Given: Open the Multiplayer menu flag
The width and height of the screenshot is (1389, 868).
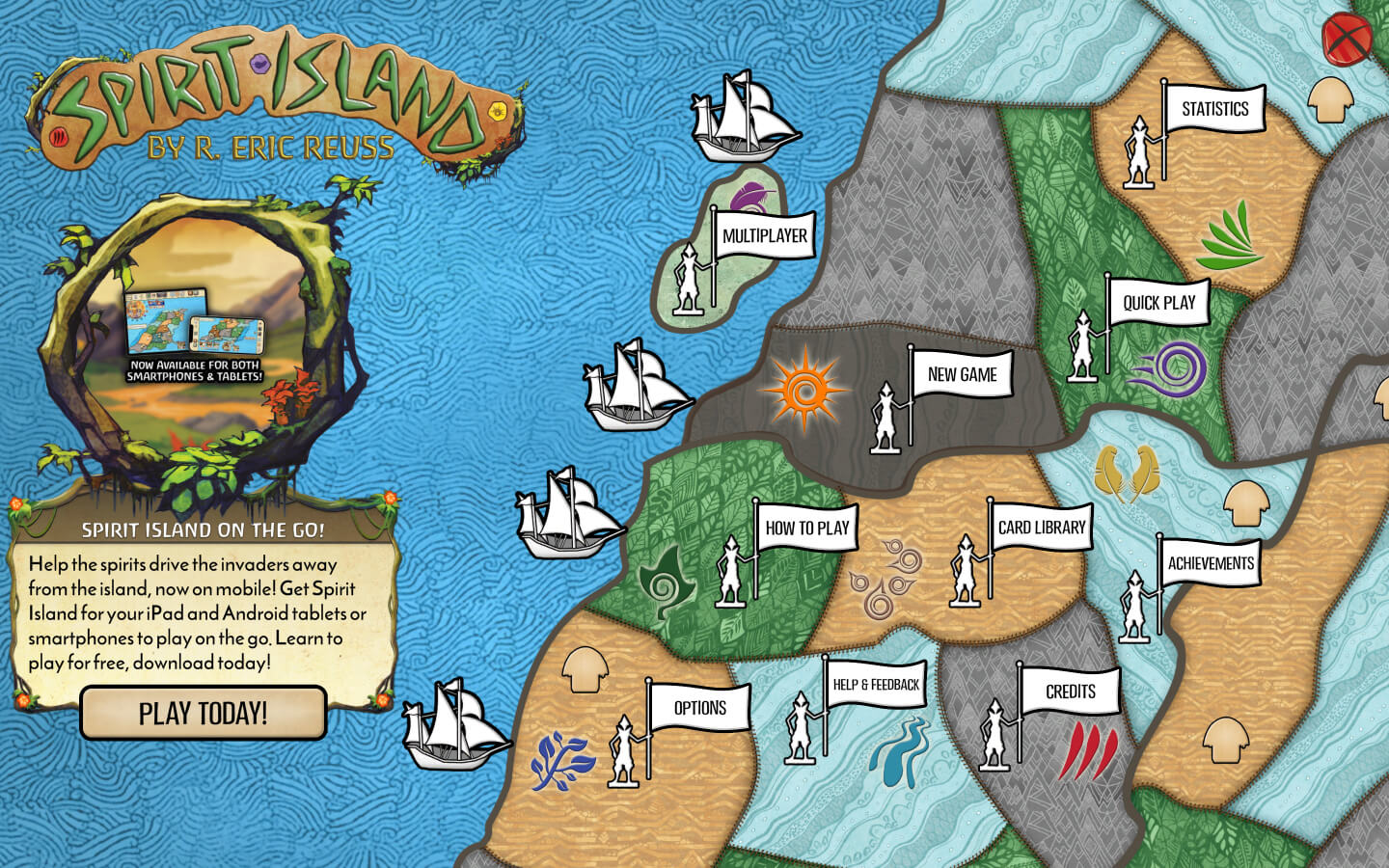Looking at the screenshot, I should pos(764,236).
